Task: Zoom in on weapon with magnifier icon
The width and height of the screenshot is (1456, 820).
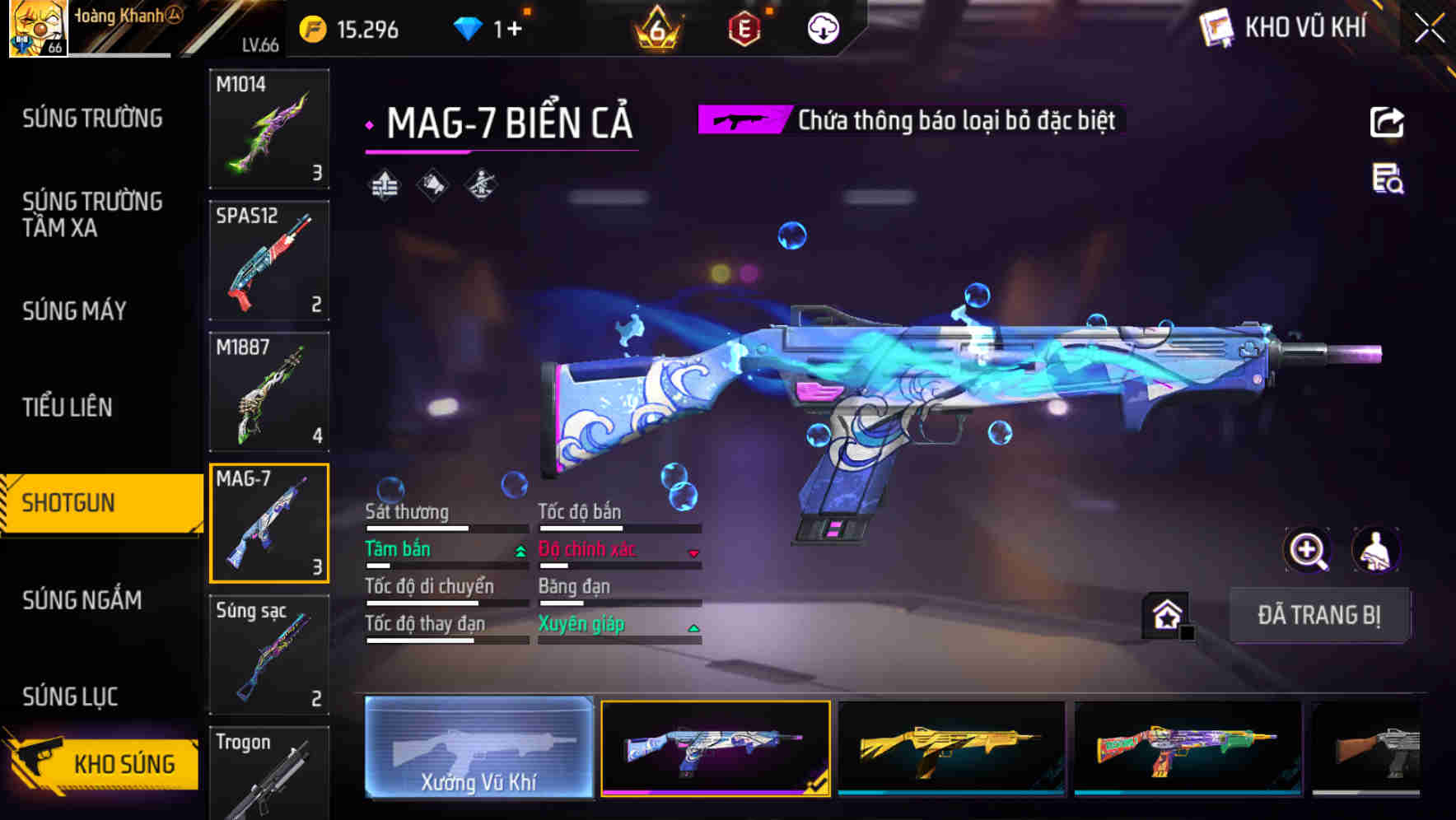Action: (x=1308, y=550)
